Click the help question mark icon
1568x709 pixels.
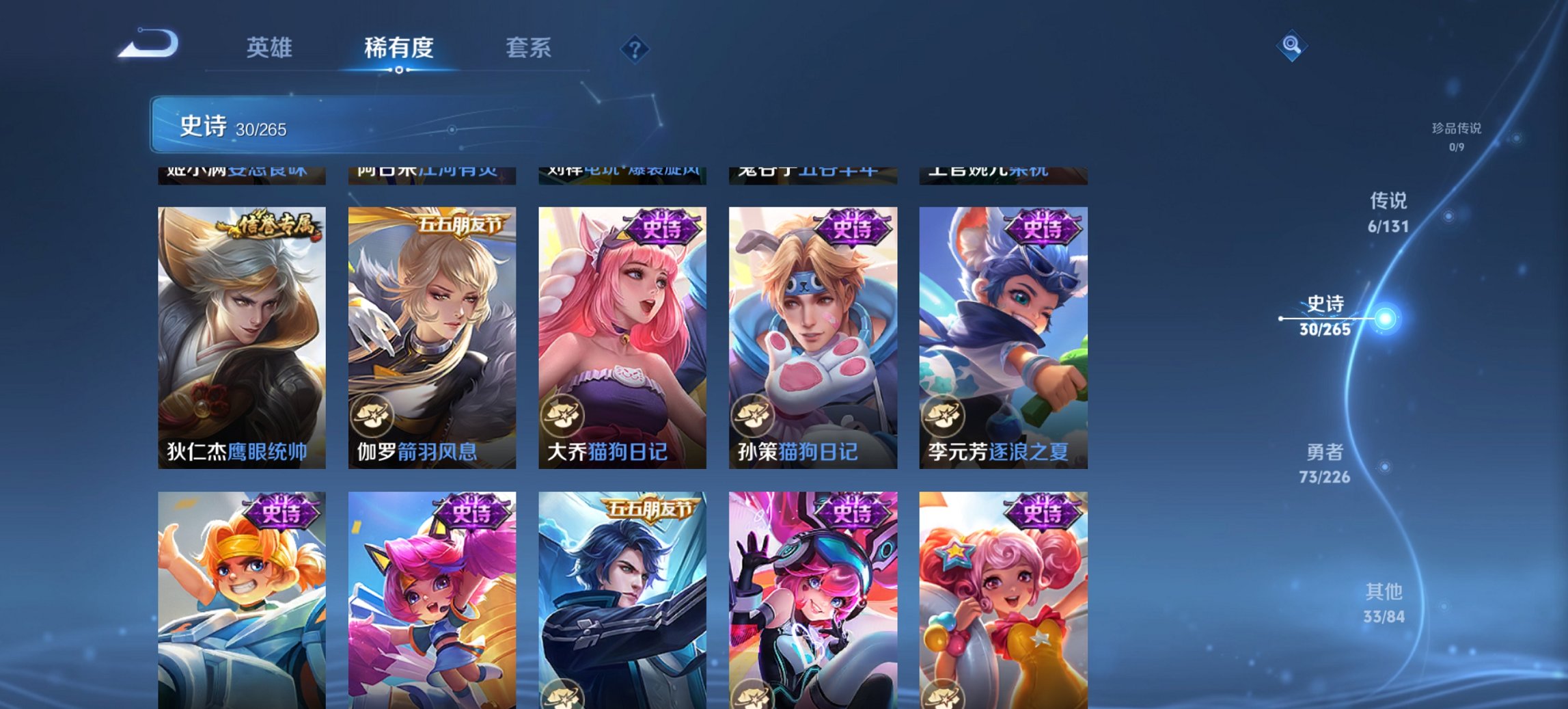click(x=635, y=49)
